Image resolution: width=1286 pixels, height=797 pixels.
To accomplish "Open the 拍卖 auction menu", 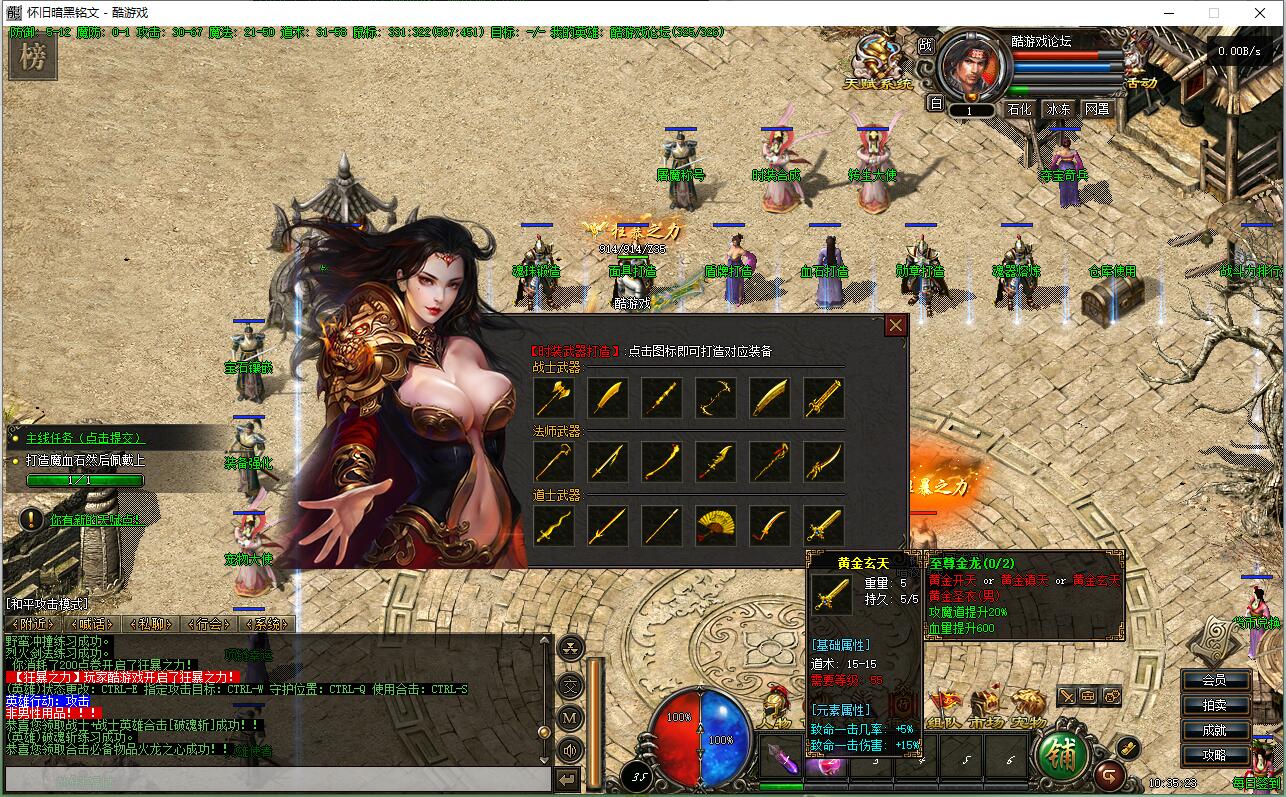I will coord(1214,705).
